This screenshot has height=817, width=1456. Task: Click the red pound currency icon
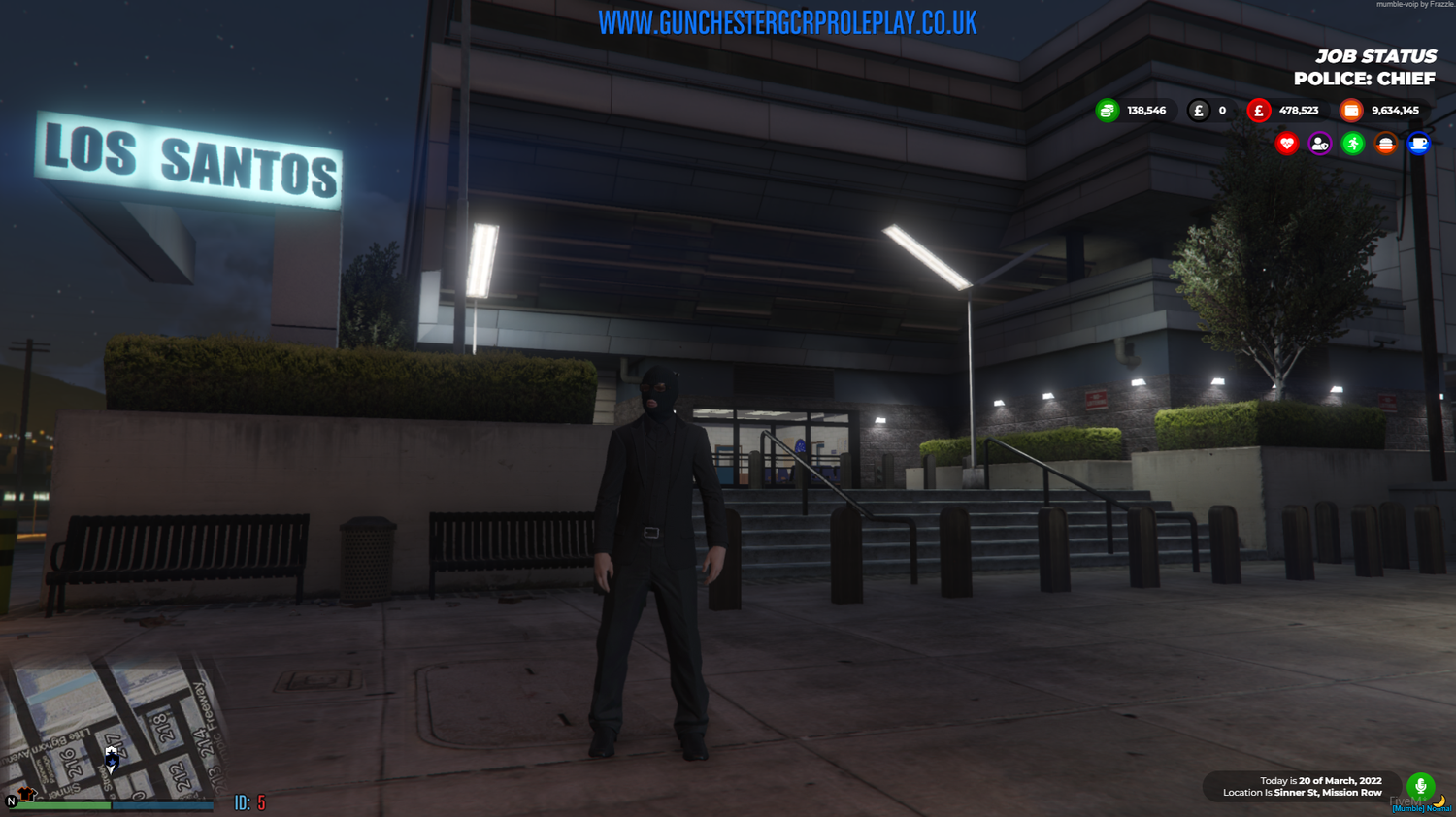point(1259,110)
